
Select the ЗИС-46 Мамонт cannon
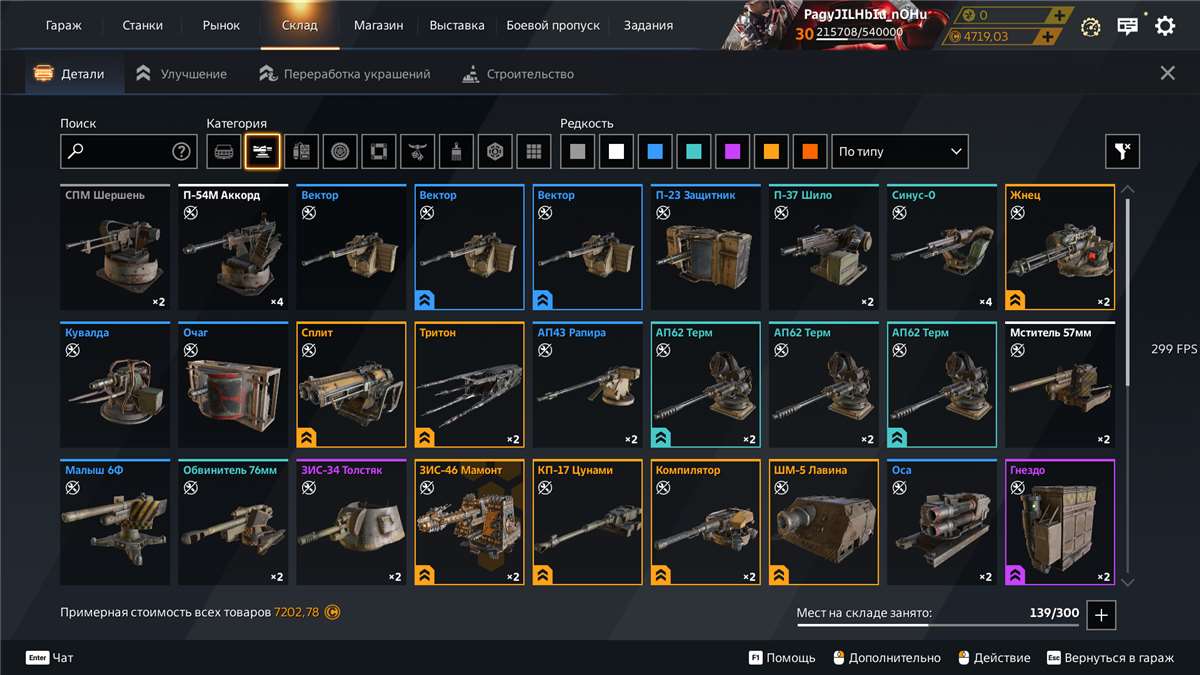pos(470,522)
